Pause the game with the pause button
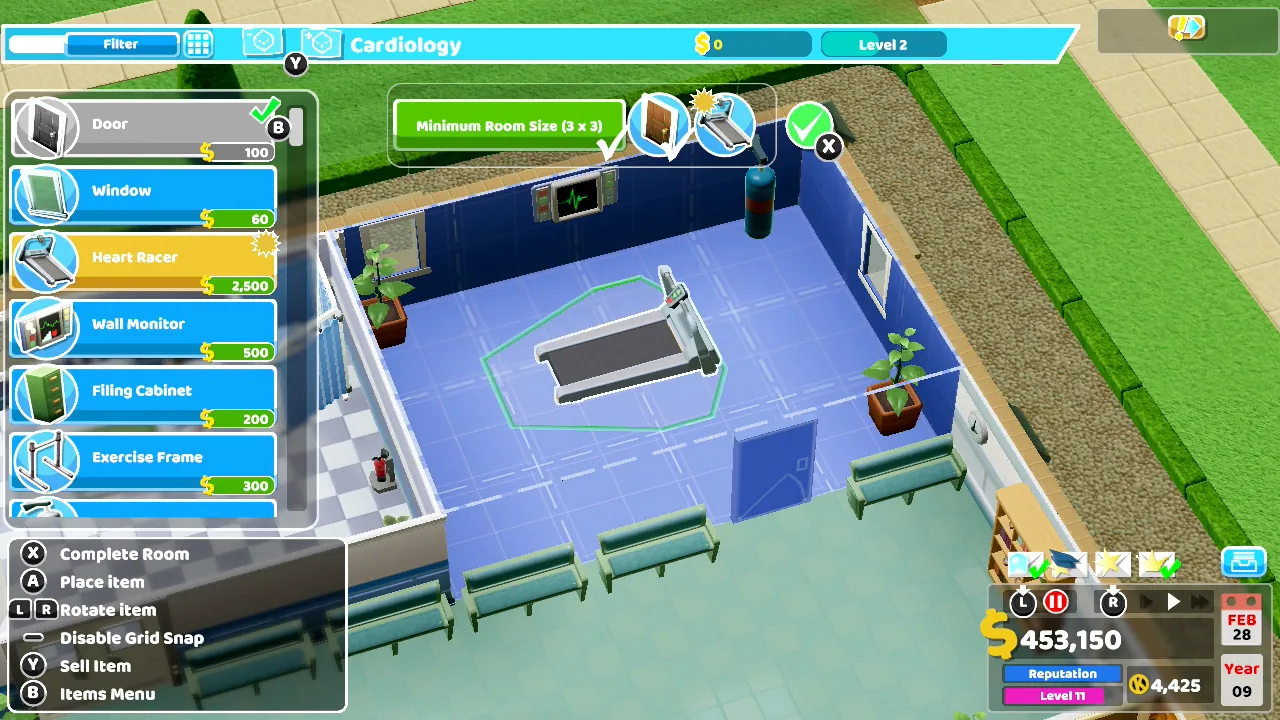The height and width of the screenshot is (720, 1280). click(x=1056, y=602)
